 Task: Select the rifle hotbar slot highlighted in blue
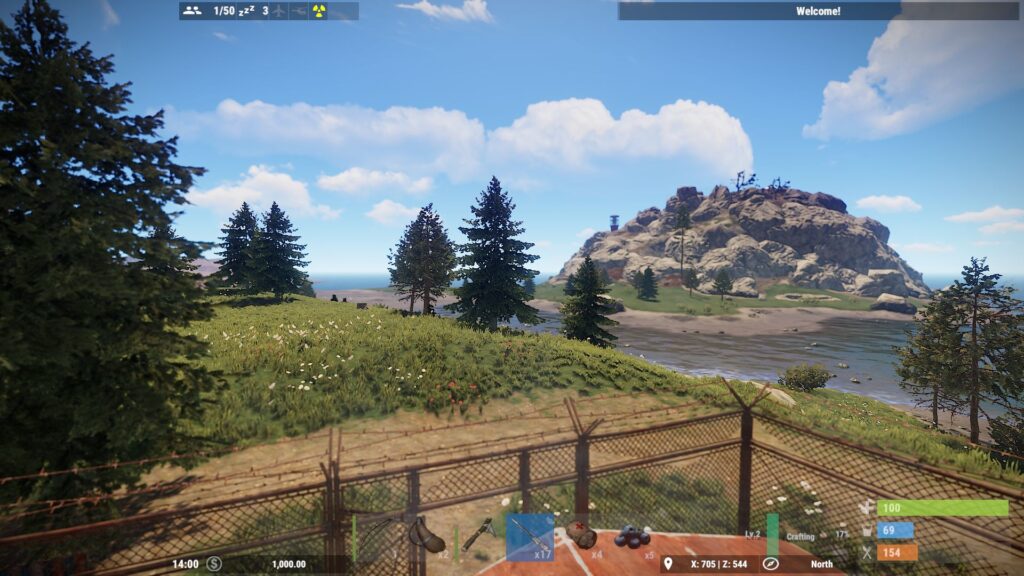(530, 537)
